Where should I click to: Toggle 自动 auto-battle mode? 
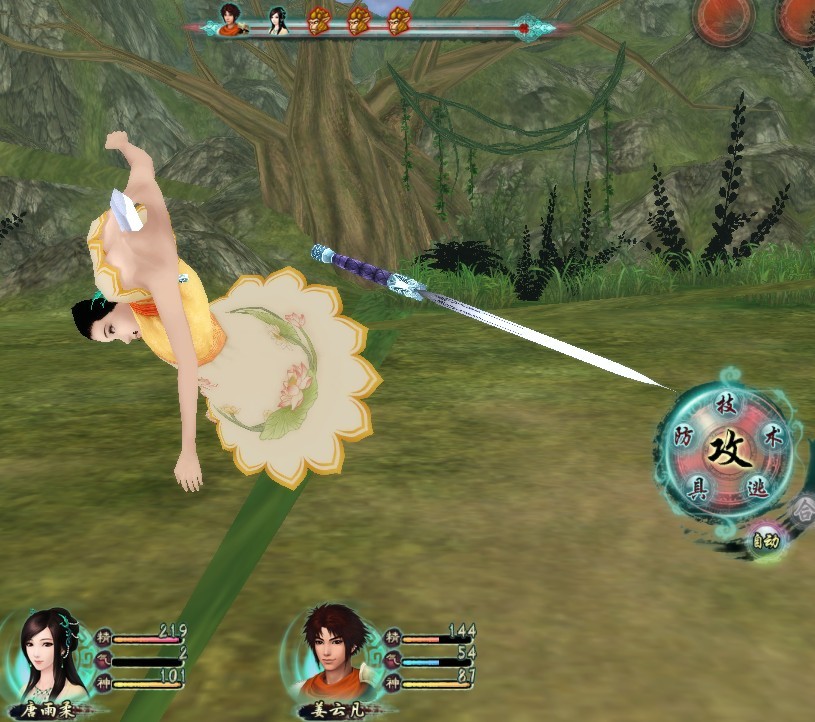point(766,541)
